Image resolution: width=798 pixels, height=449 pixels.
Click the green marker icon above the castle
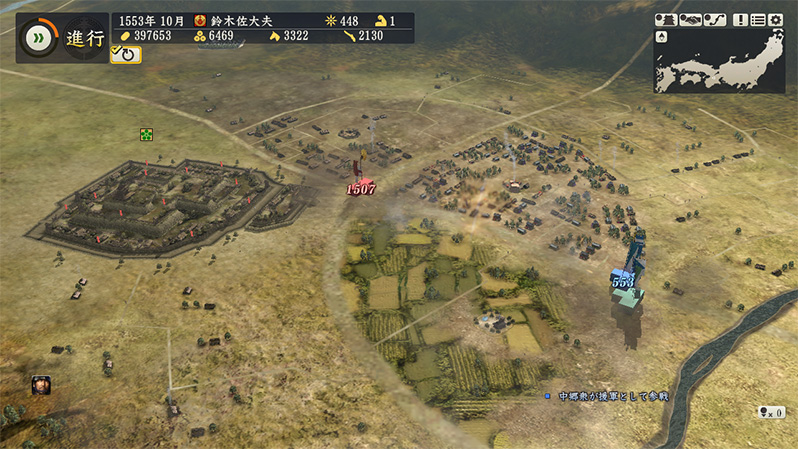(147, 134)
